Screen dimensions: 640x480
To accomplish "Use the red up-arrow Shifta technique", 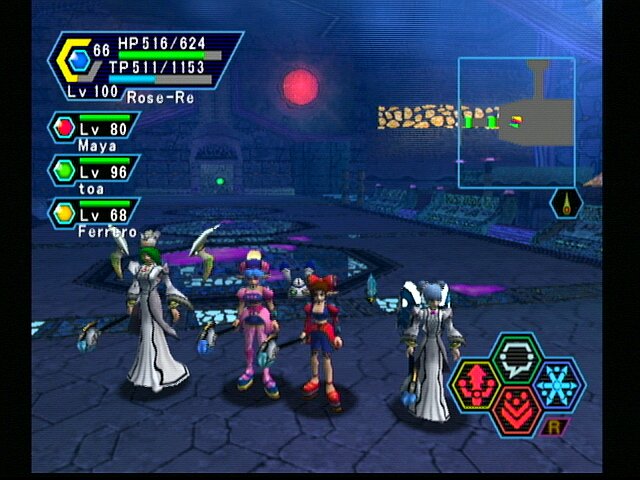I will (x=477, y=383).
